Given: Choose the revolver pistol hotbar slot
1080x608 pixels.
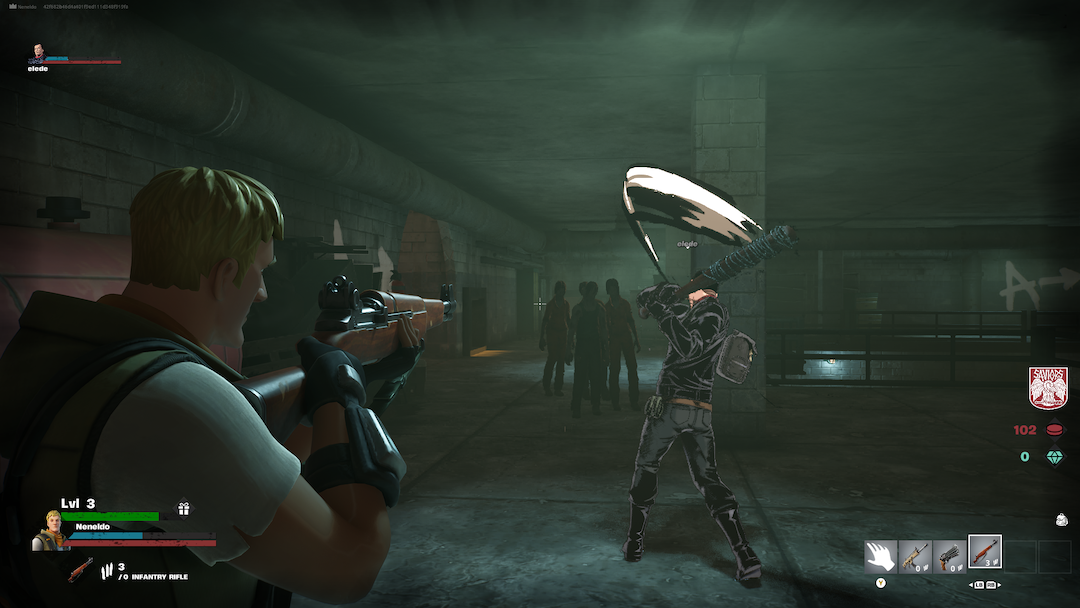Looking at the screenshot, I should [950, 556].
